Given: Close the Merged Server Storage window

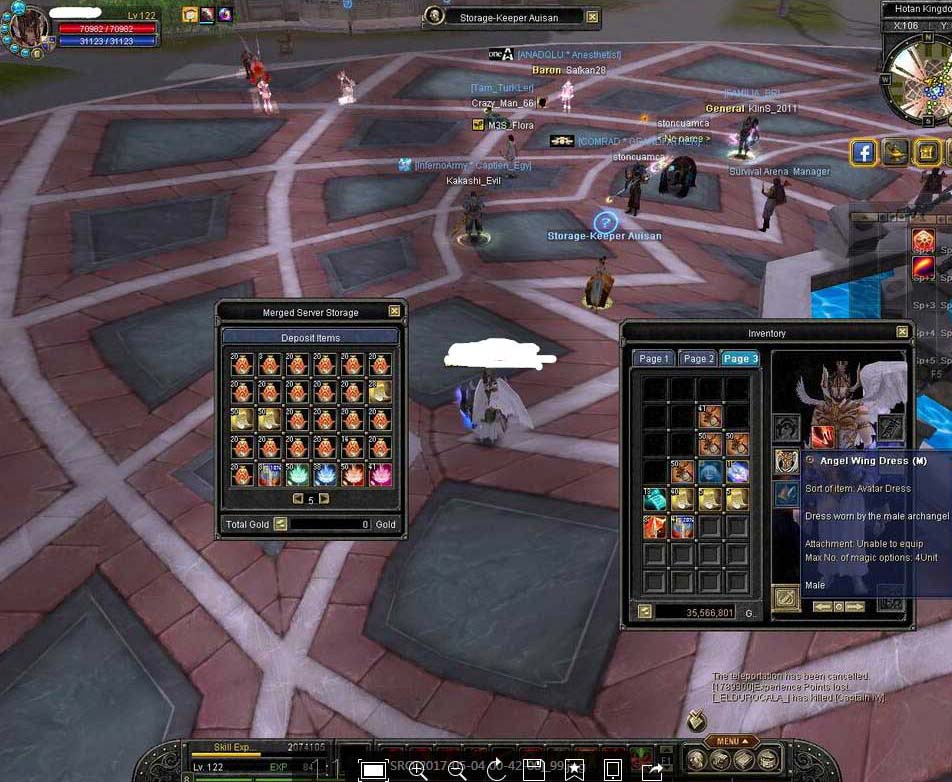Looking at the screenshot, I should coord(394,312).
